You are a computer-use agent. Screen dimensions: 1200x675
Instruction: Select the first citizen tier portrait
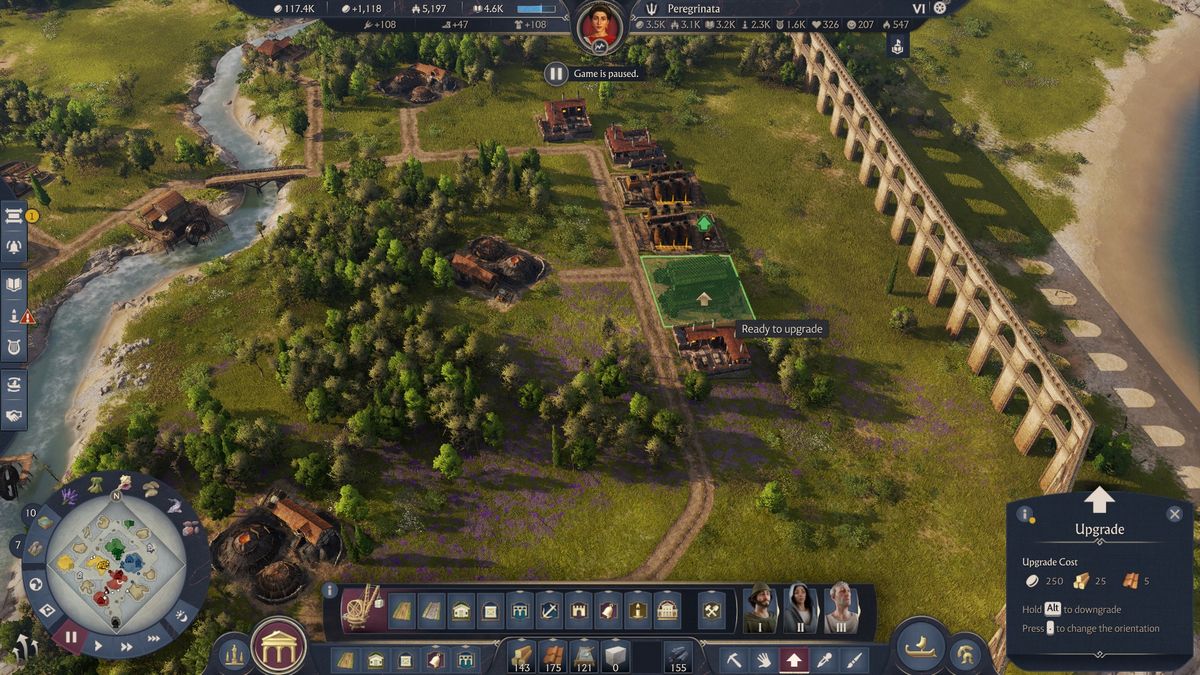pyautogui.click(x=761, y=608)
